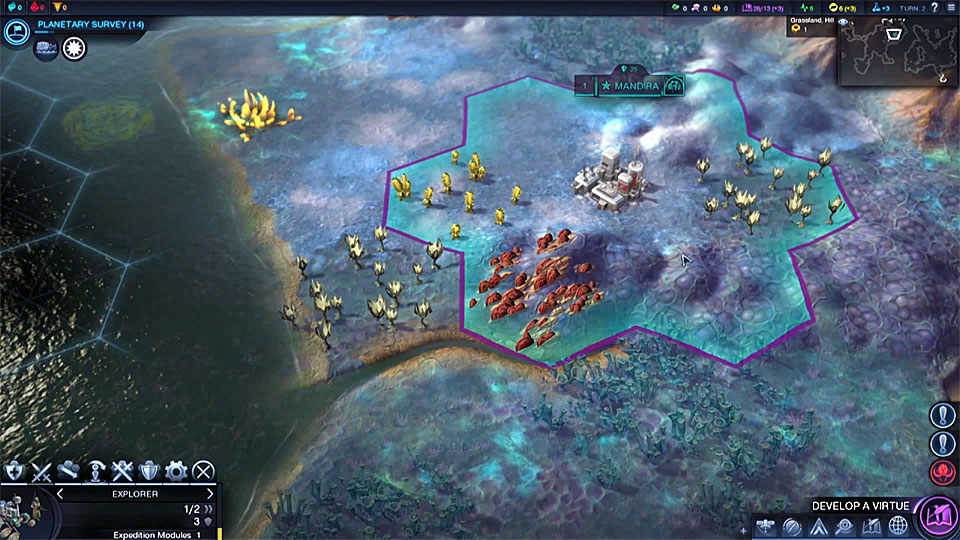Open the affinity triangle icon
The width and height of the screenshot is (960, 540).
(x=817, y=527)
